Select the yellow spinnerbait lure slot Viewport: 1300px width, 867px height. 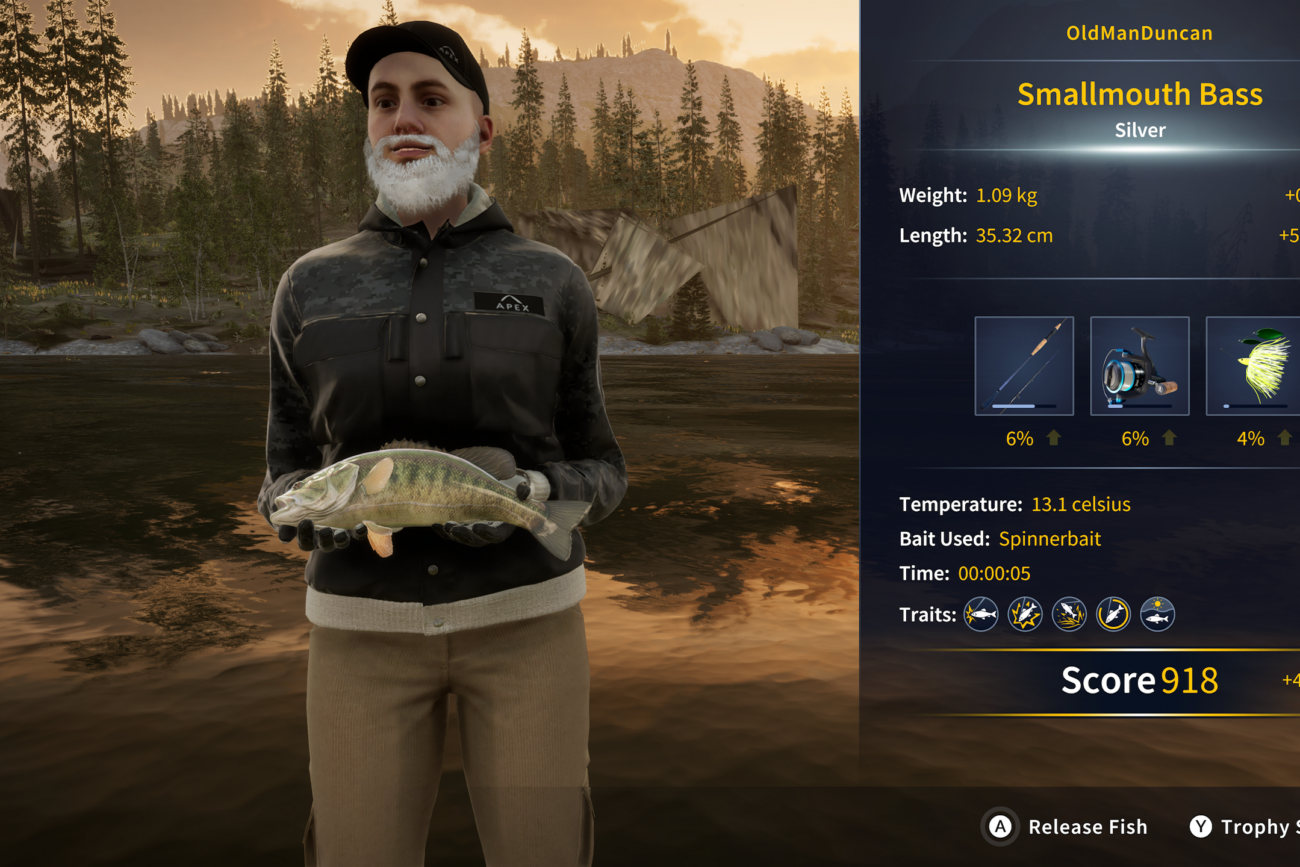pos(1254,366)
